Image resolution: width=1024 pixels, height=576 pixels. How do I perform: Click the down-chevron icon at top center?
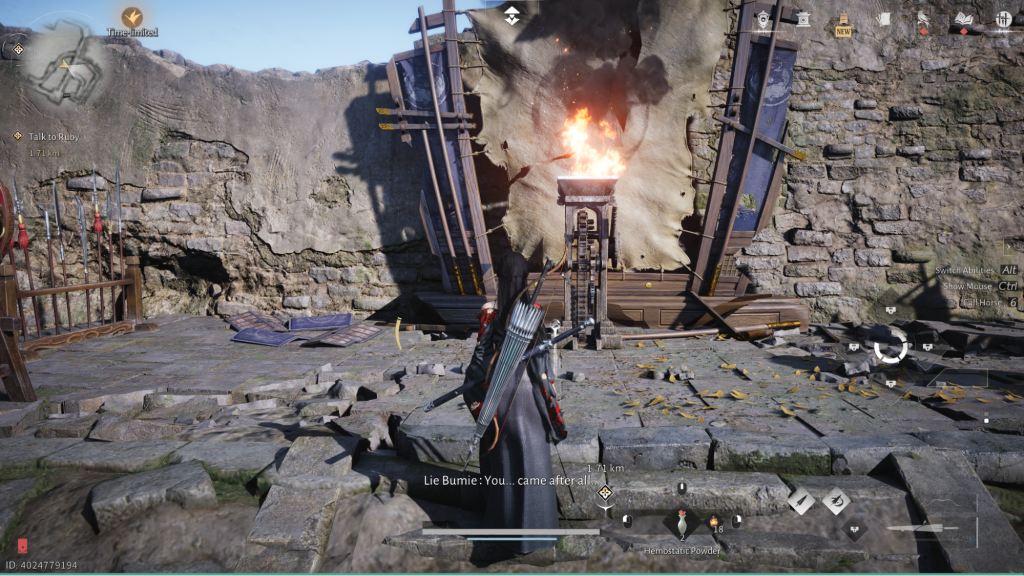[512, 15]
